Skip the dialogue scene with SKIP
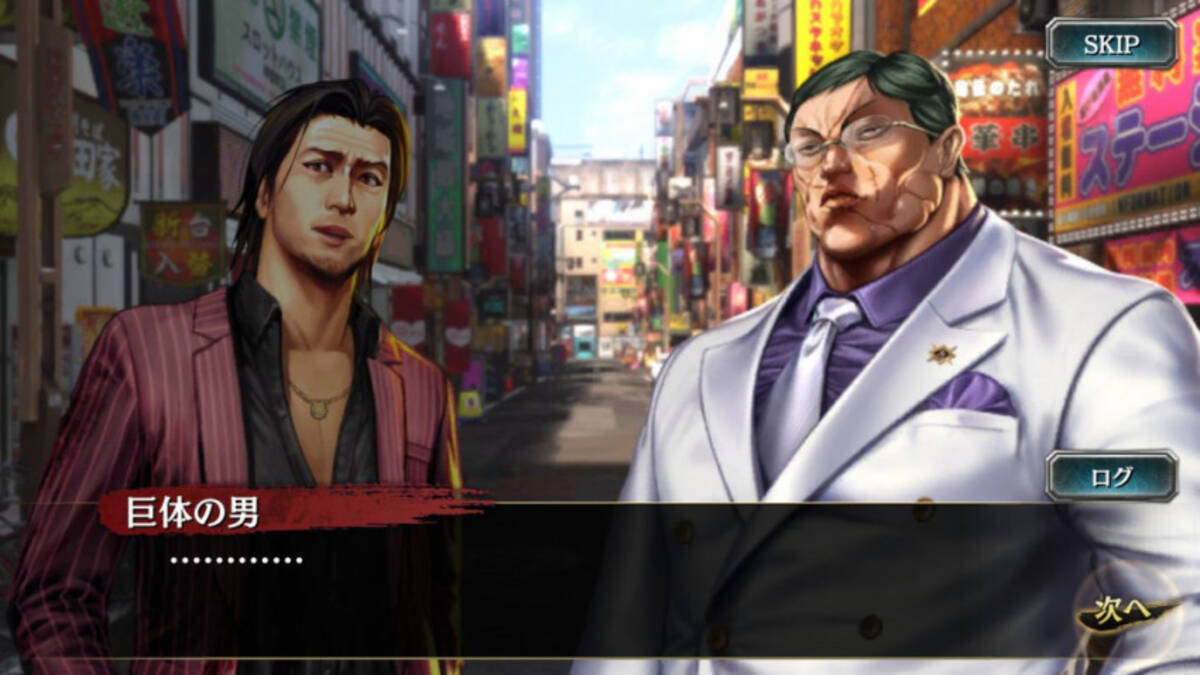The height and width of the screenshot is (675, 1200). click(x=1111, y=44)
